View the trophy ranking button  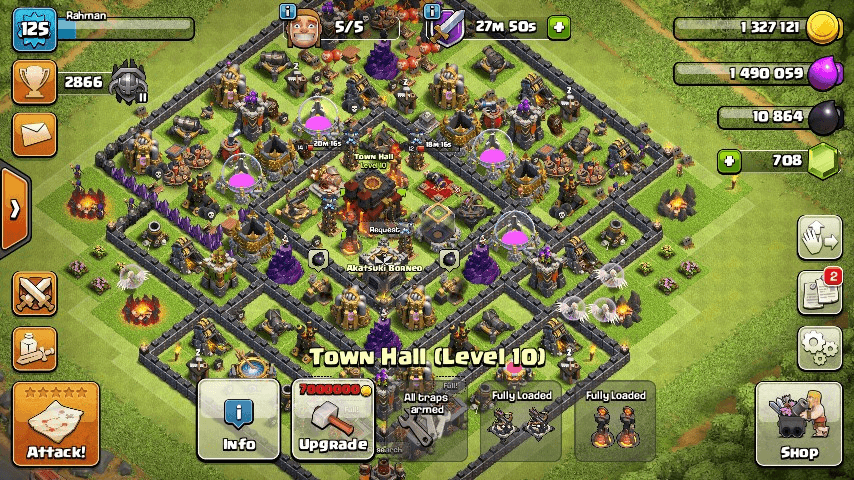coord(33,82)
